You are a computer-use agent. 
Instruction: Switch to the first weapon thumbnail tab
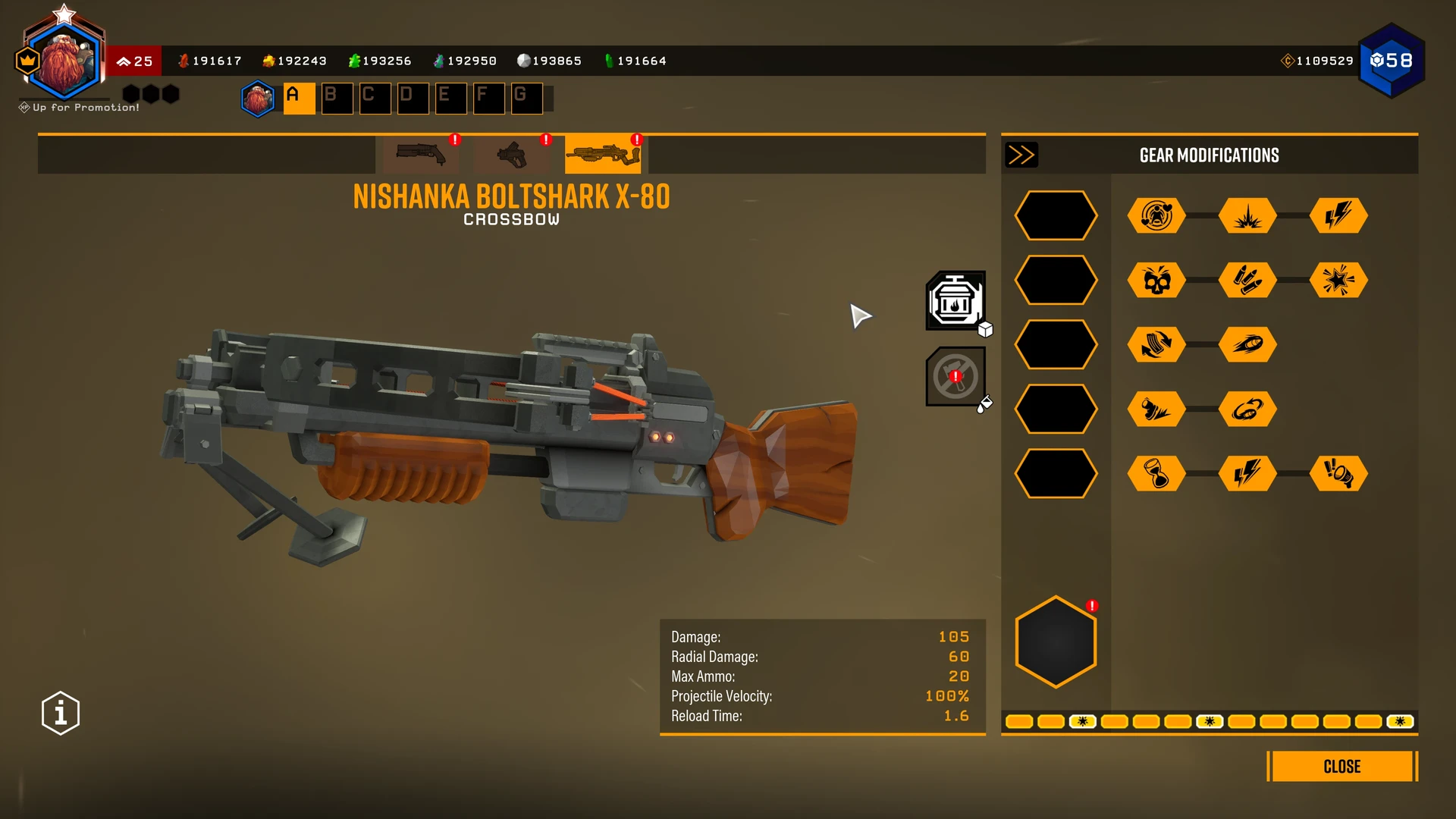click(x=421, y=155)
